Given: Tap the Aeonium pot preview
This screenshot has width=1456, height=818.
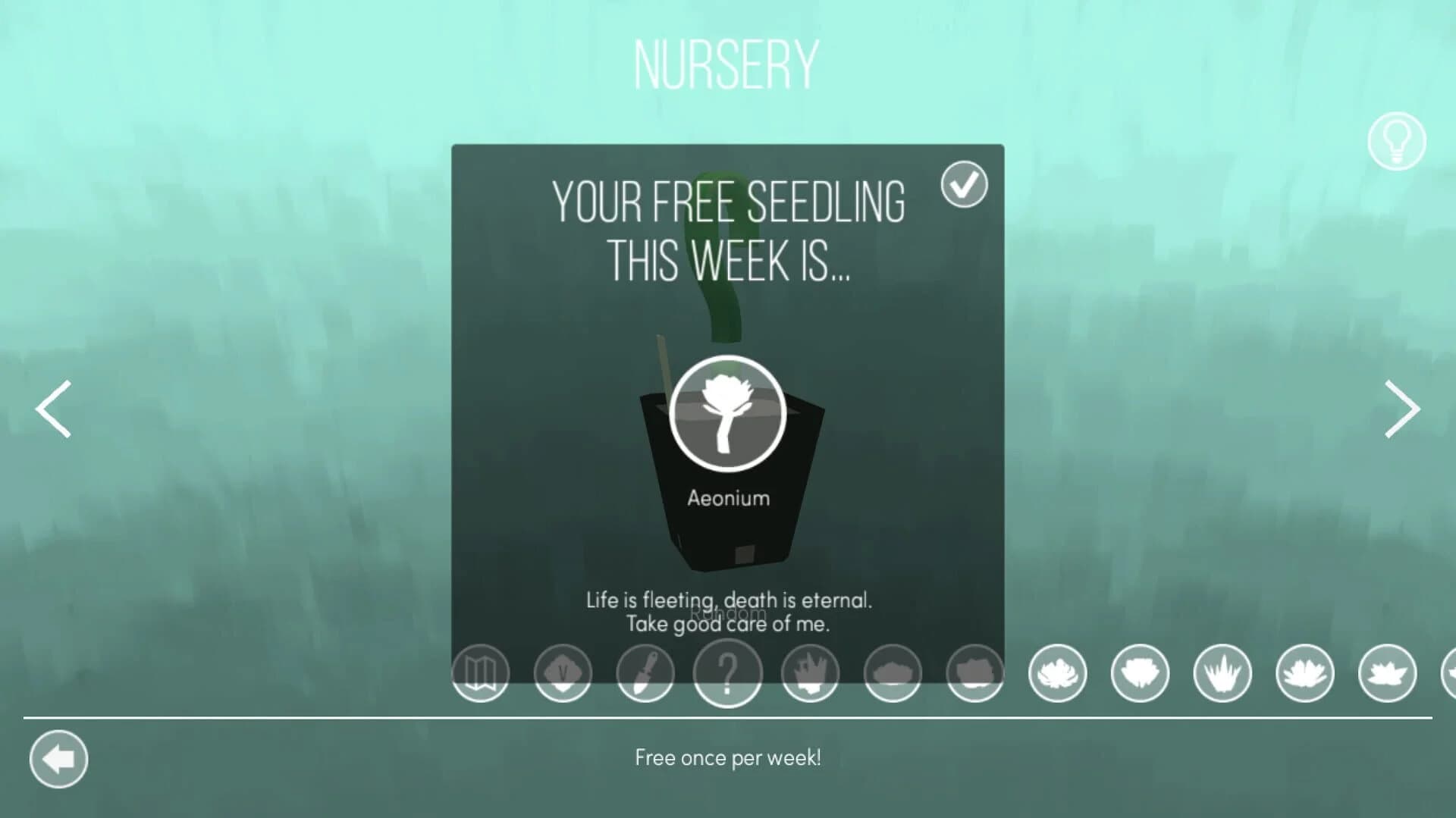Looking at the screenshot, I should click(726, 455).
